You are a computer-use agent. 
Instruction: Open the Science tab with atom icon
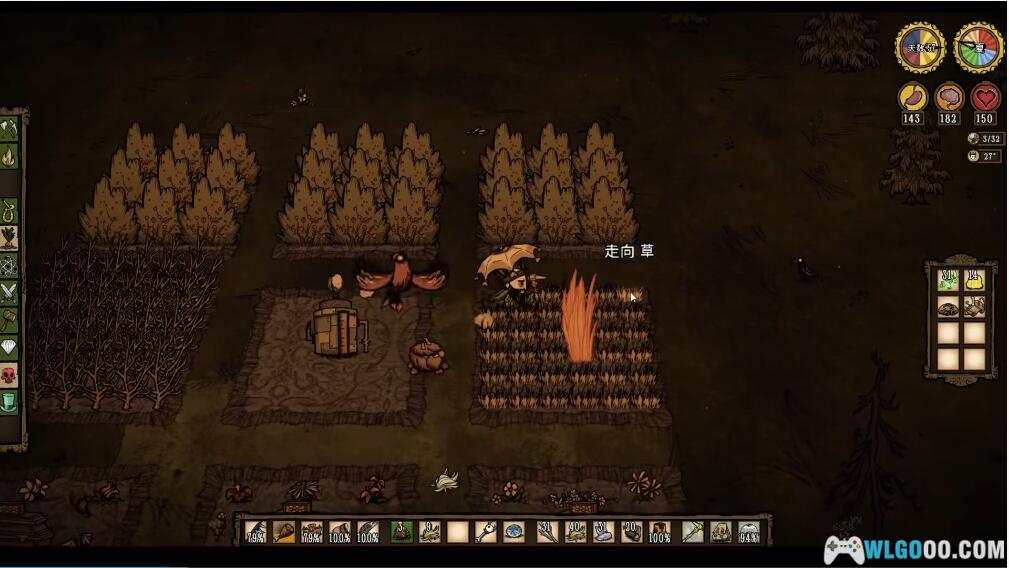click(x=9, y=265)
